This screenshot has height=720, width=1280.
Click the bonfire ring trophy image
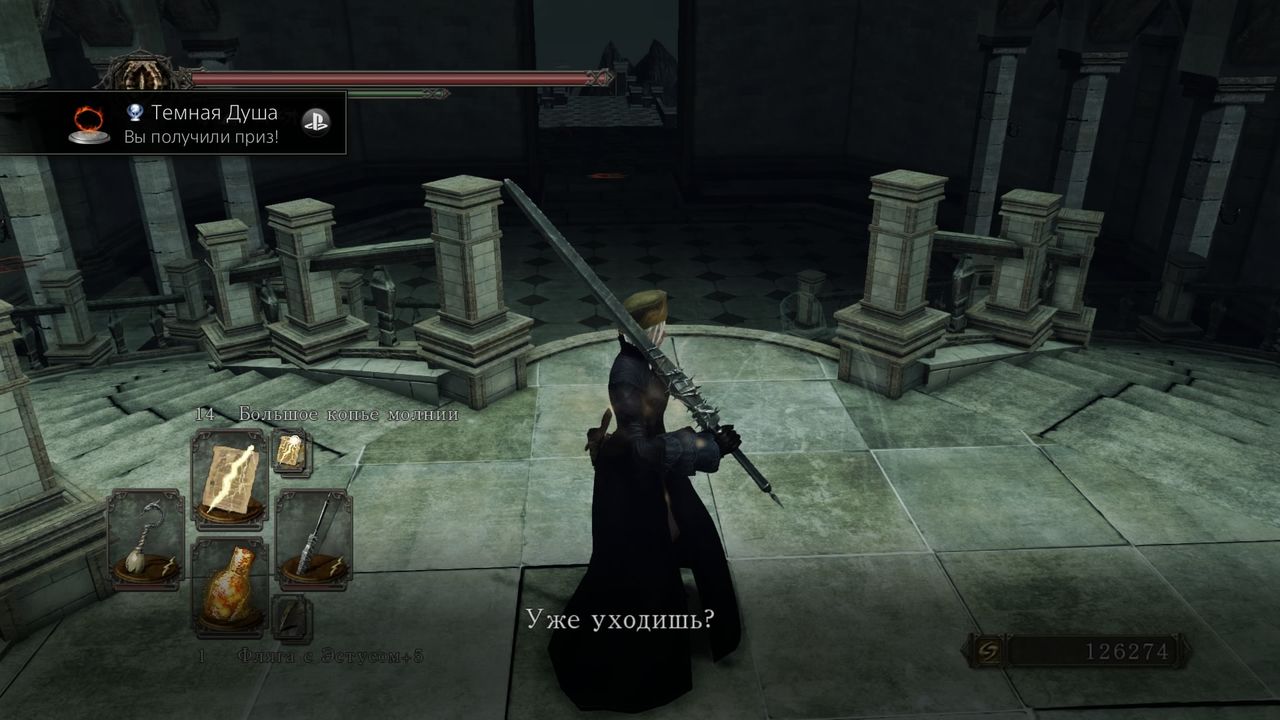90,123
